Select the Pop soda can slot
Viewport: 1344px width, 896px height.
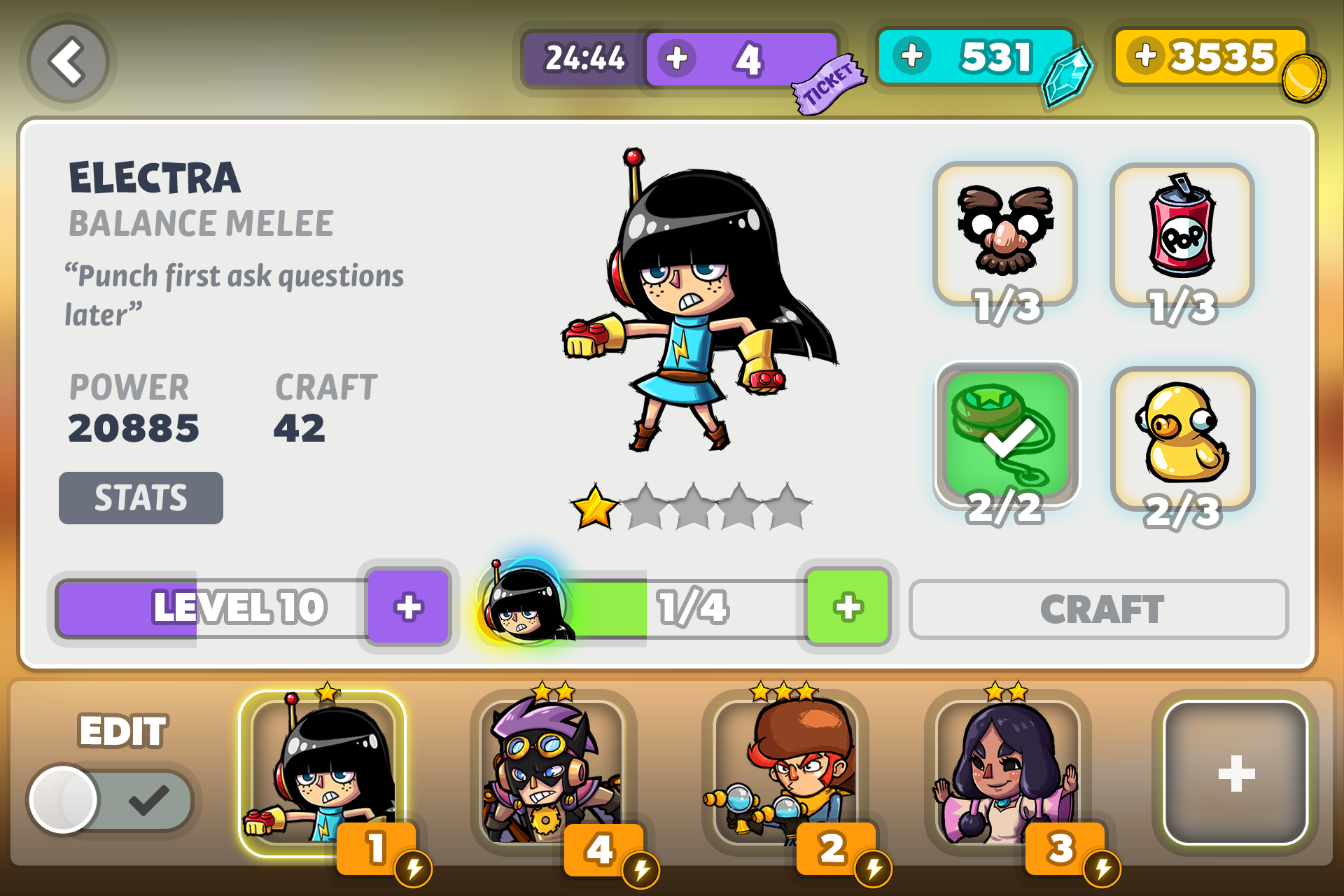tap(1182, 234)
